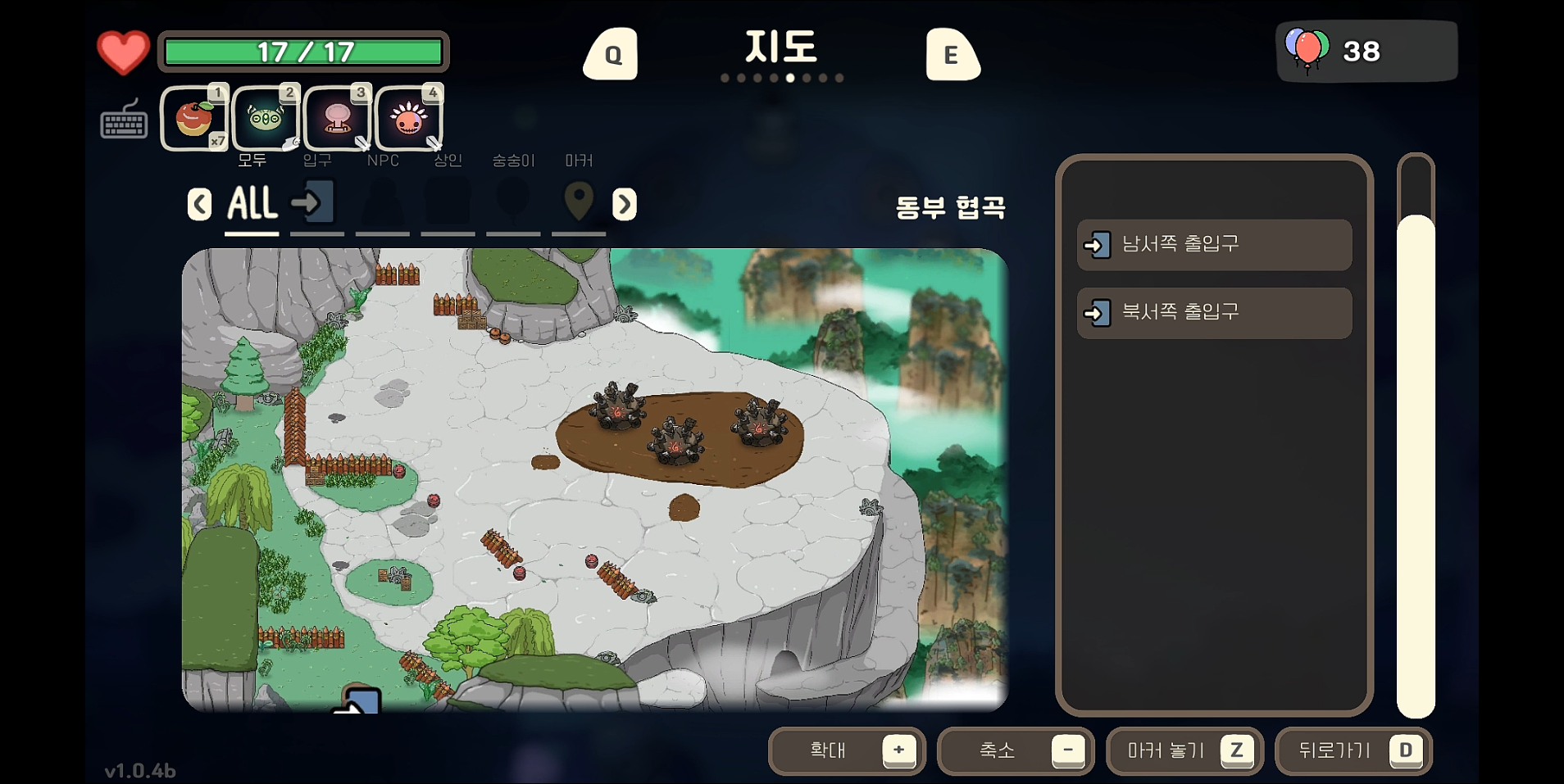Screen dimensions: 1564x784
Task: Toggle the 입구 entrance filter
Action: [316, 201]
